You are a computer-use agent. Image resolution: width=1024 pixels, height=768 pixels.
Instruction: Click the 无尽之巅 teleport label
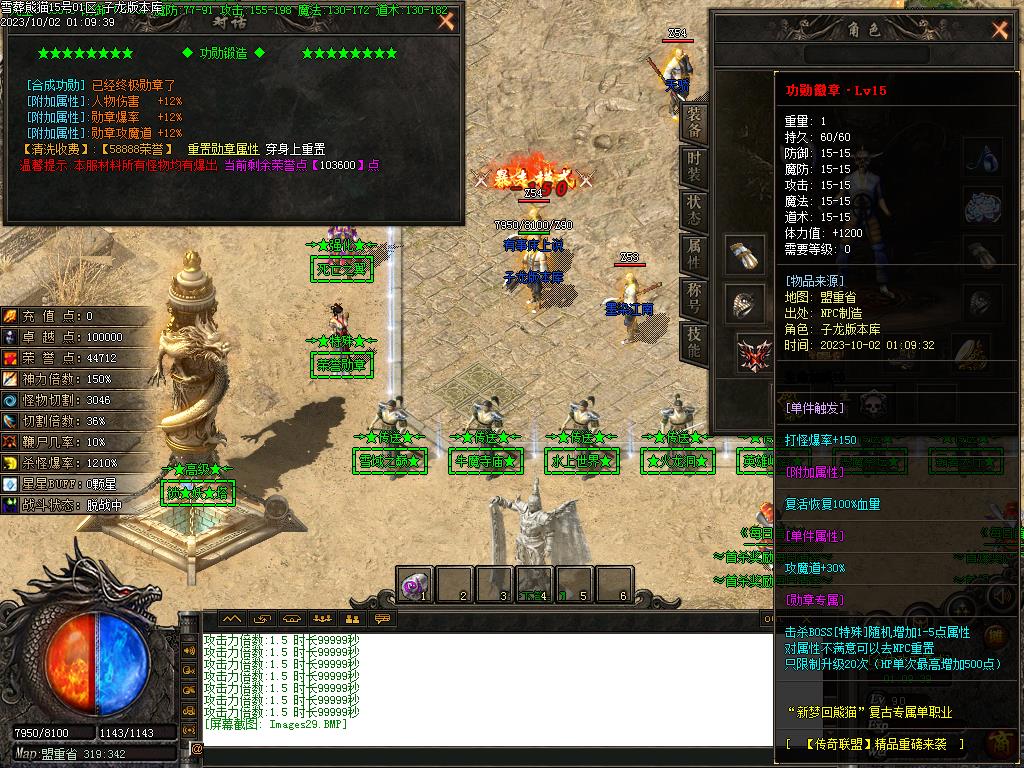point(342,268)
